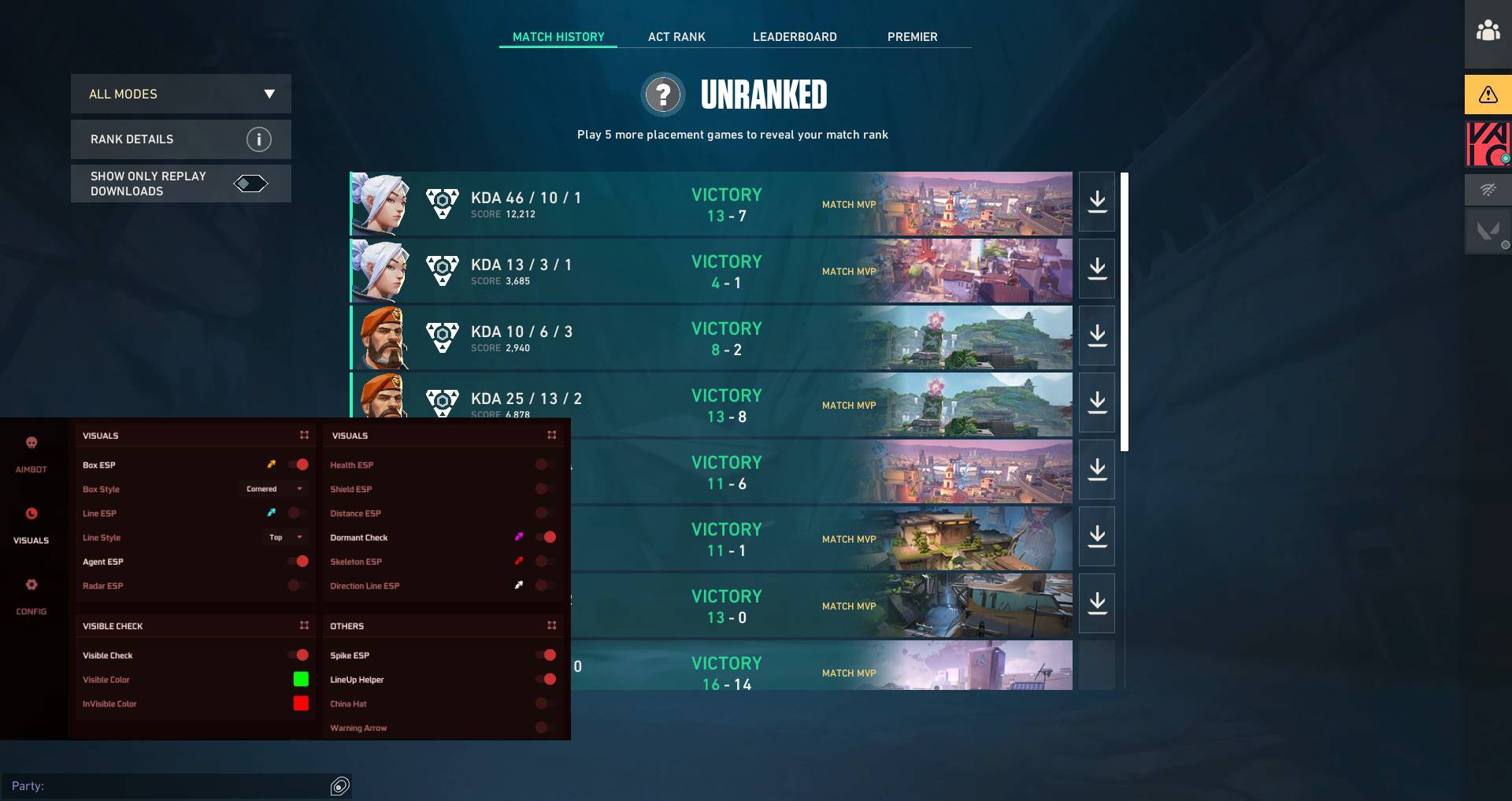
Task: Select the red player card thumbnail
Action: (x=1487, y=144)
